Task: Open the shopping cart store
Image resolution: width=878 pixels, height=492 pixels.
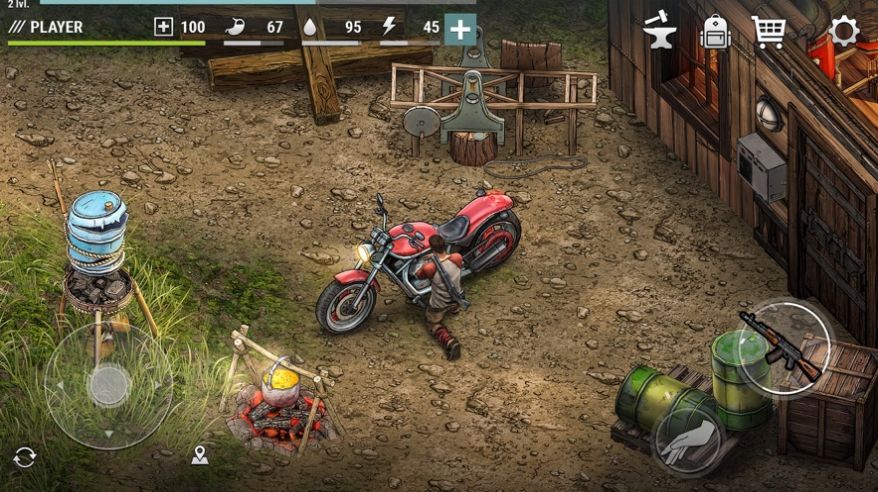Action: click(x=768, y=31)
